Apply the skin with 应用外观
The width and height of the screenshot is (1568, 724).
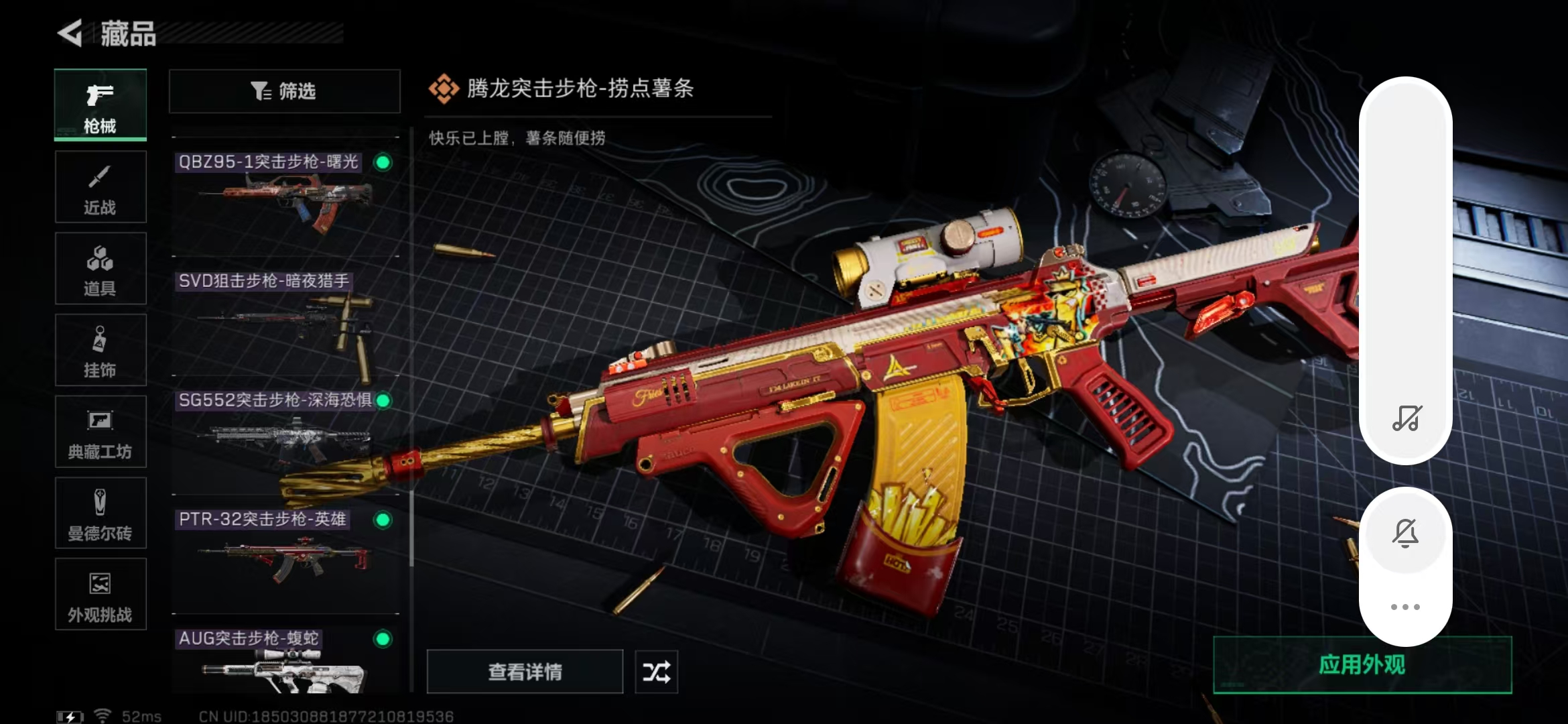tap(1362, 665)
